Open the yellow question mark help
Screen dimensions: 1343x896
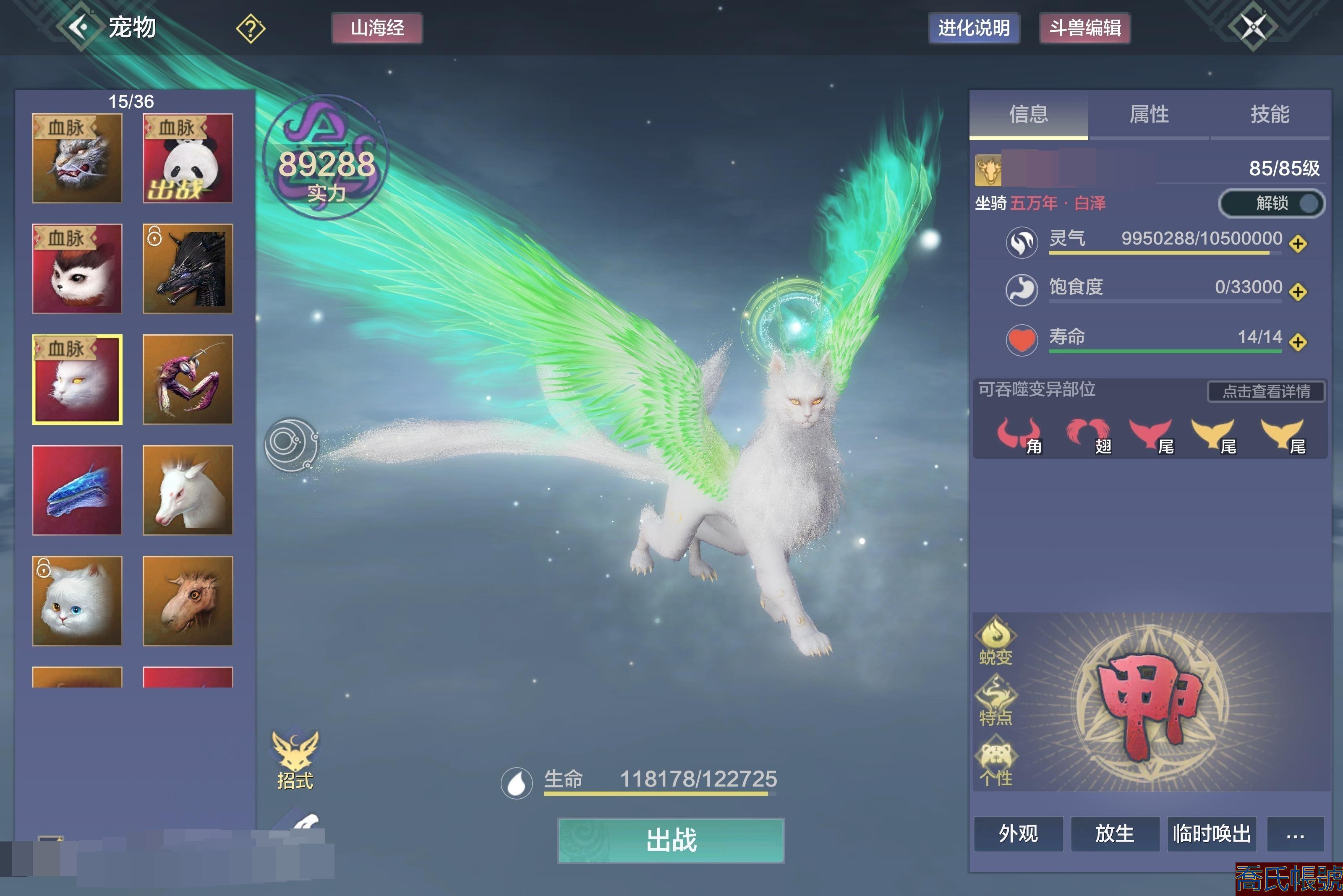point(251,28)
